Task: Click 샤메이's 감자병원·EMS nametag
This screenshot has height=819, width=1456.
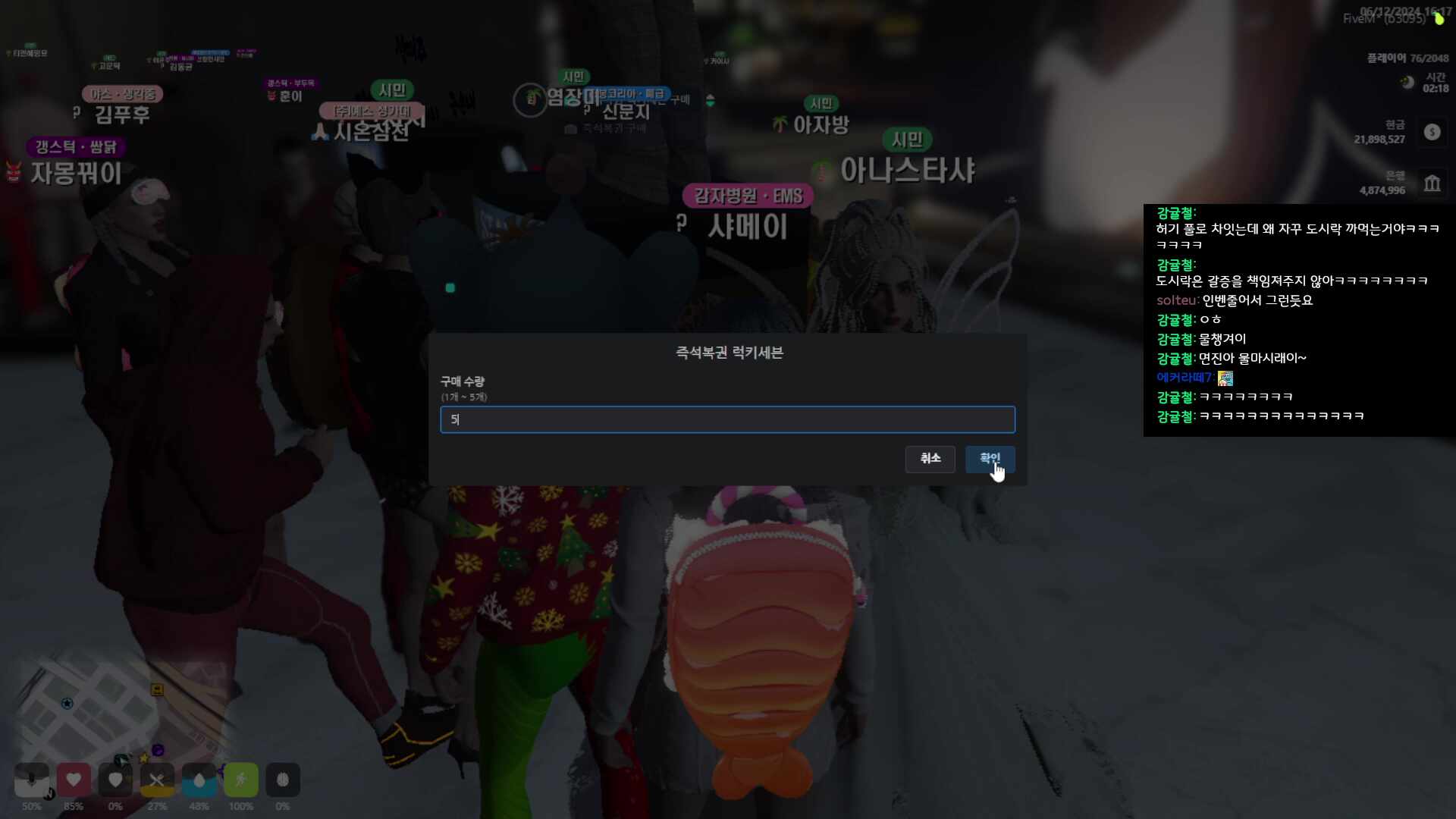Action: (x=747, y=195)
